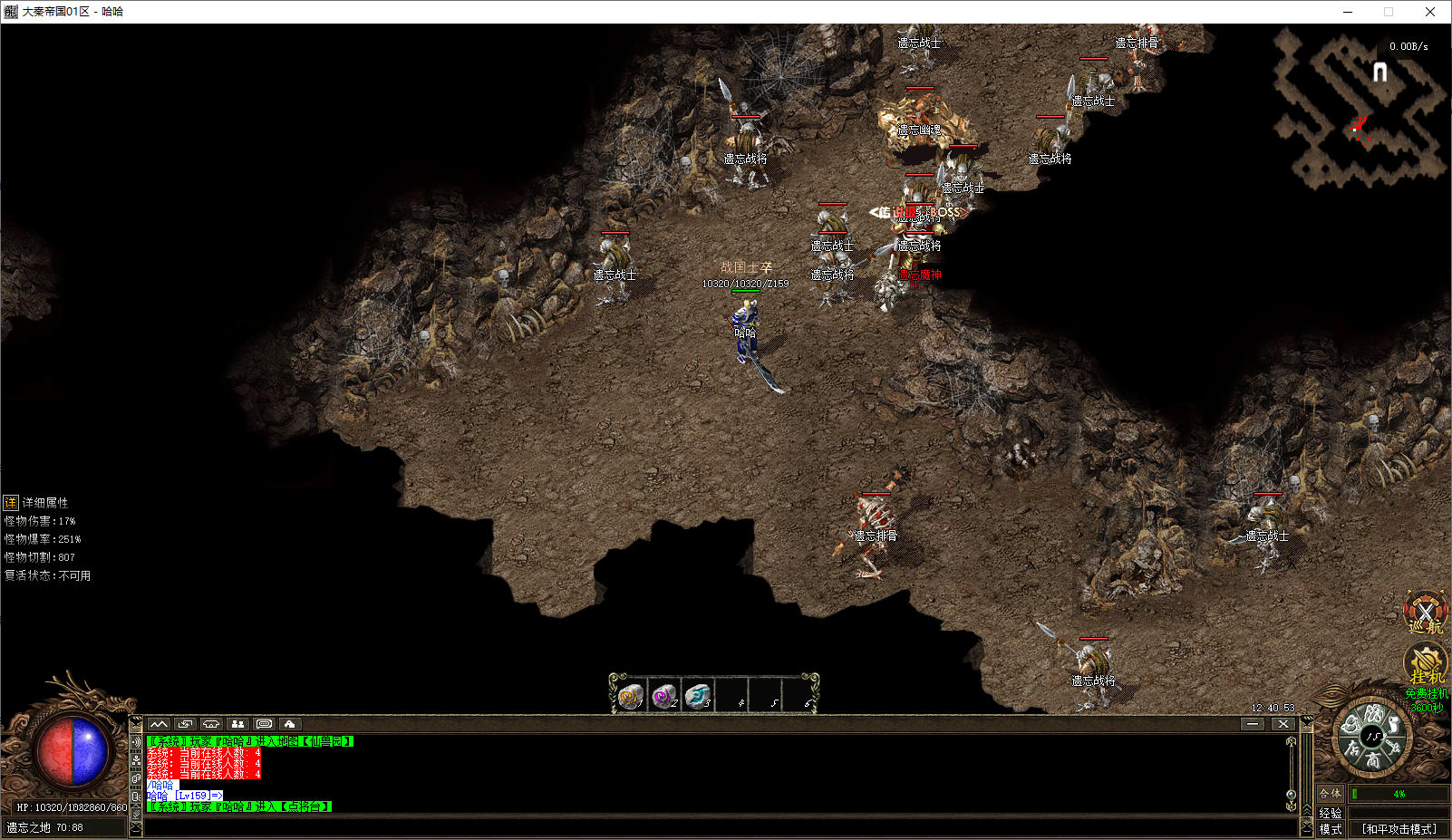Select the speech bubble chat tab
Image resolution: width=1452 pixels, height=840 pixels.
tap(264, 724)
